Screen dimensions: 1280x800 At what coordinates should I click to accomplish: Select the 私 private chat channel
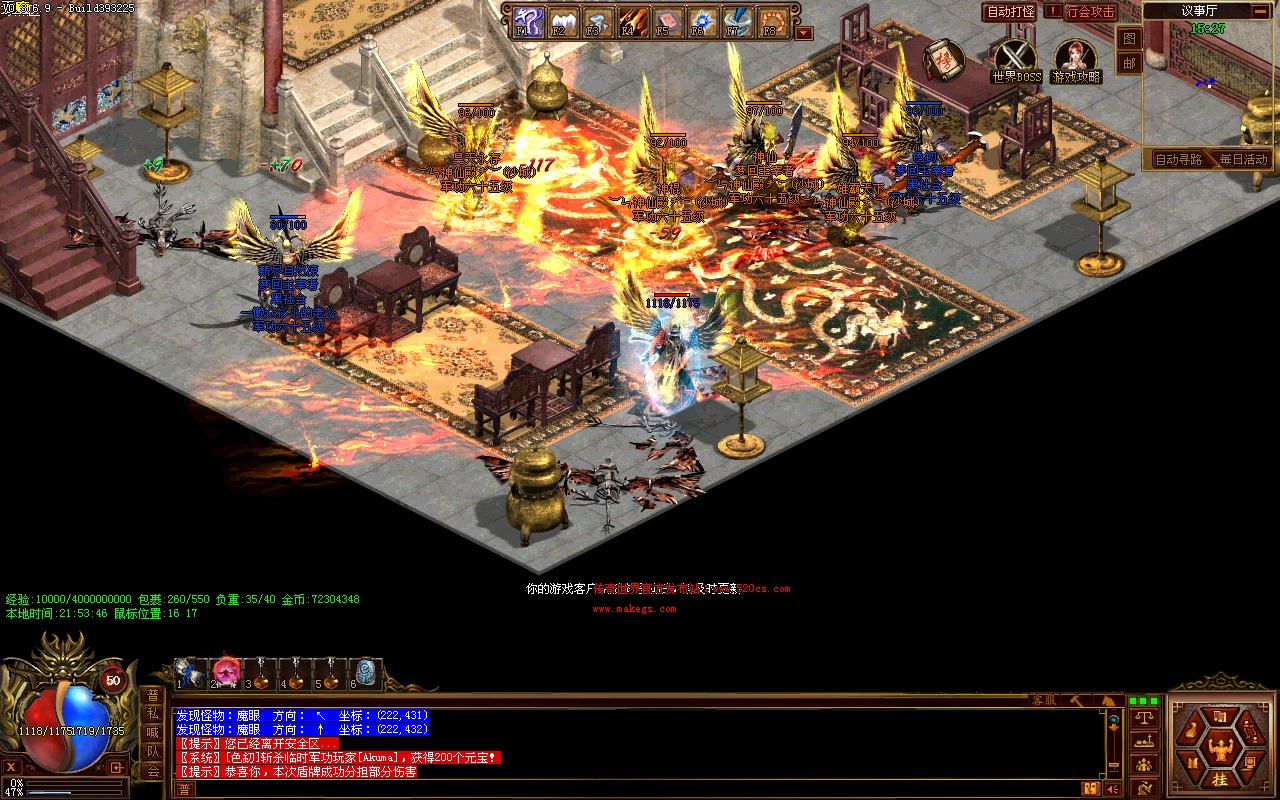point(153,714)
